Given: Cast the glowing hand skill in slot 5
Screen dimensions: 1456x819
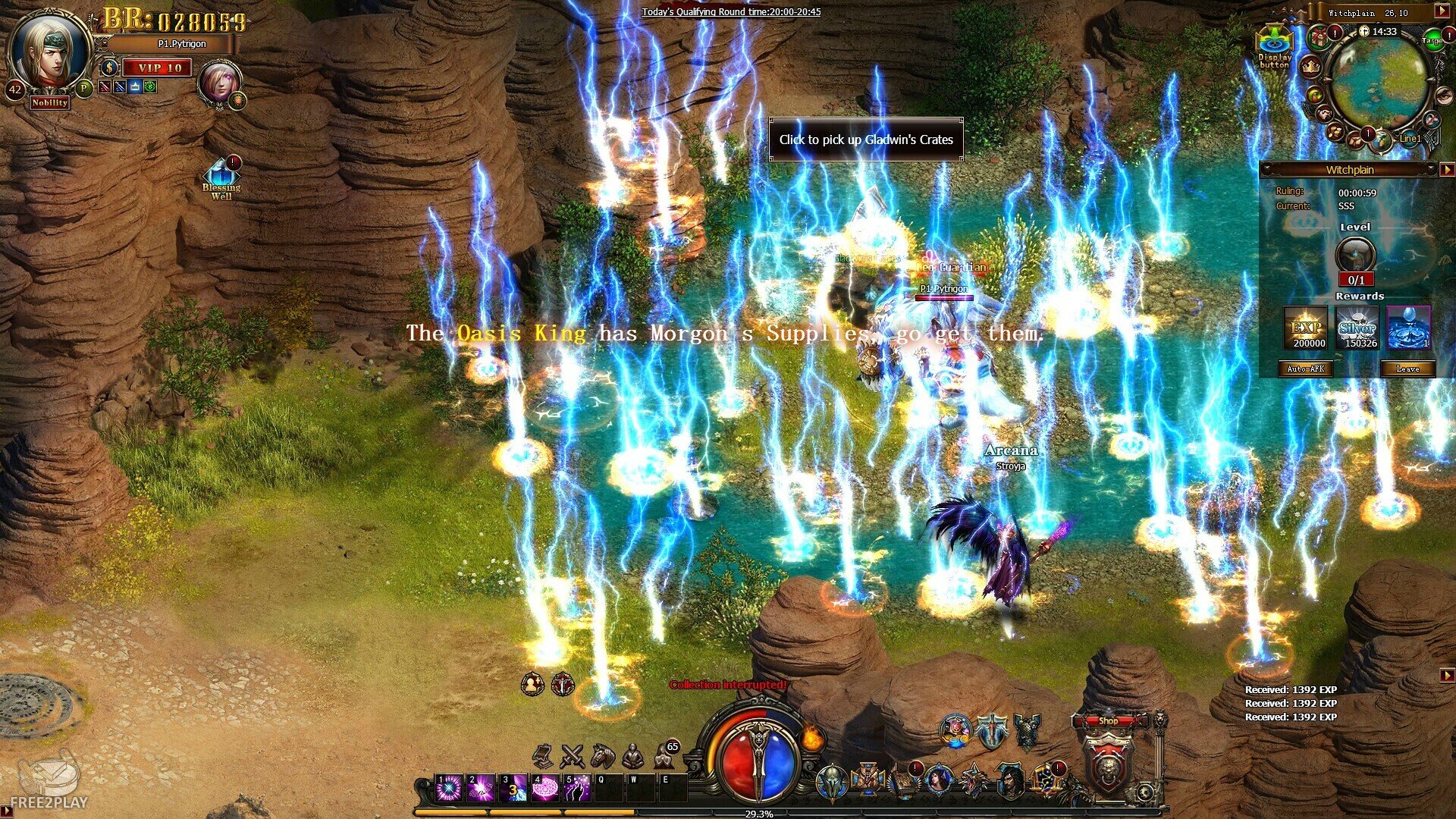Looking at the screenshot, I should (577, 789).
